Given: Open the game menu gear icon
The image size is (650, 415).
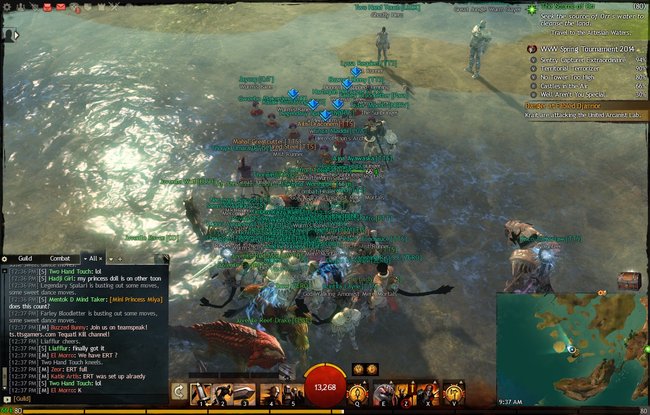Looking at the screenshot, I should [6, 6].
